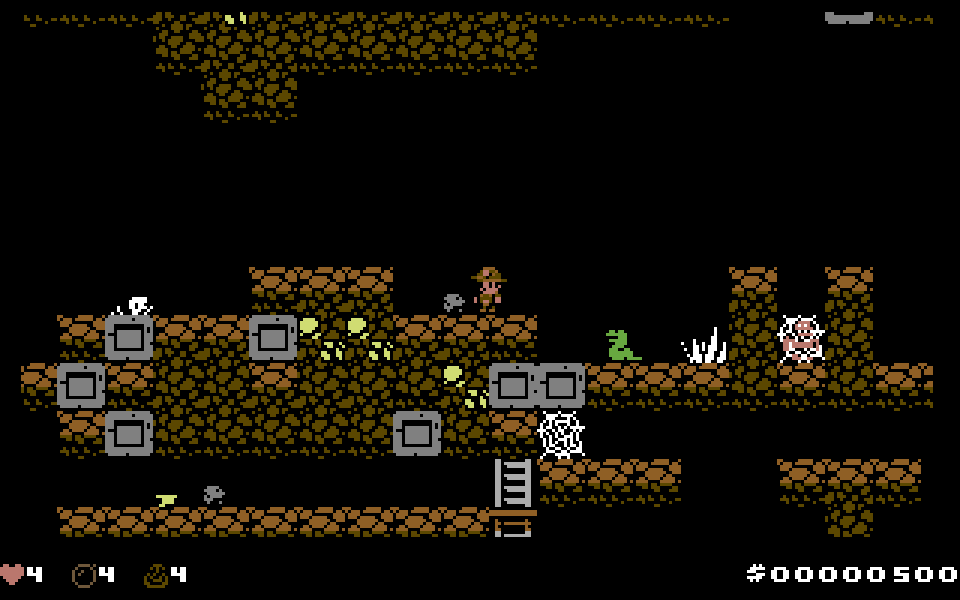Image resolution: width=960 pixels, height=600 pixels.
Task: Select the bomb icon in the HUD
Action: [x=84, y=575]
